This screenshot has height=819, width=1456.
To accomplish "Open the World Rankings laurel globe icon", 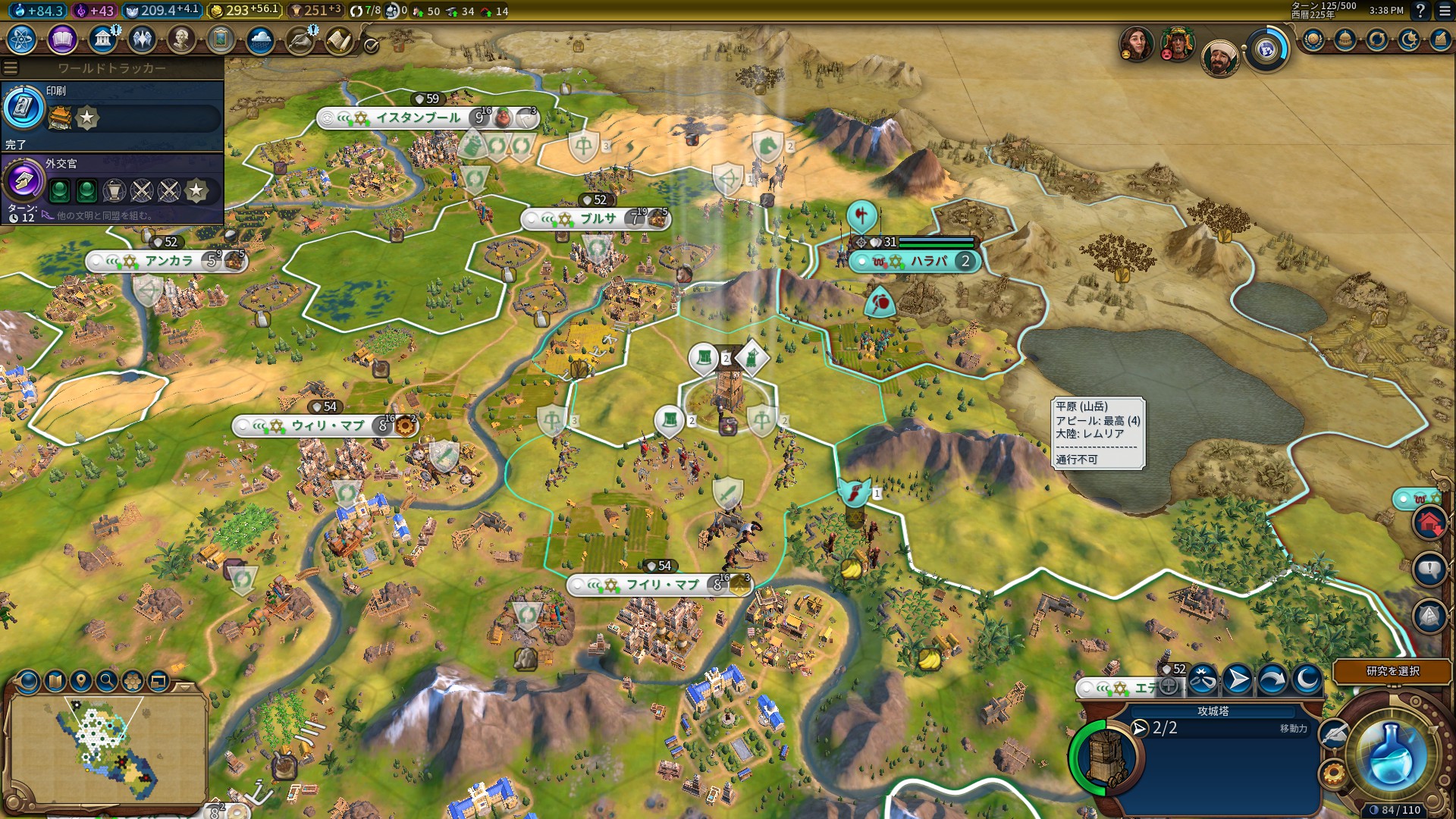I will (1313, 39).
